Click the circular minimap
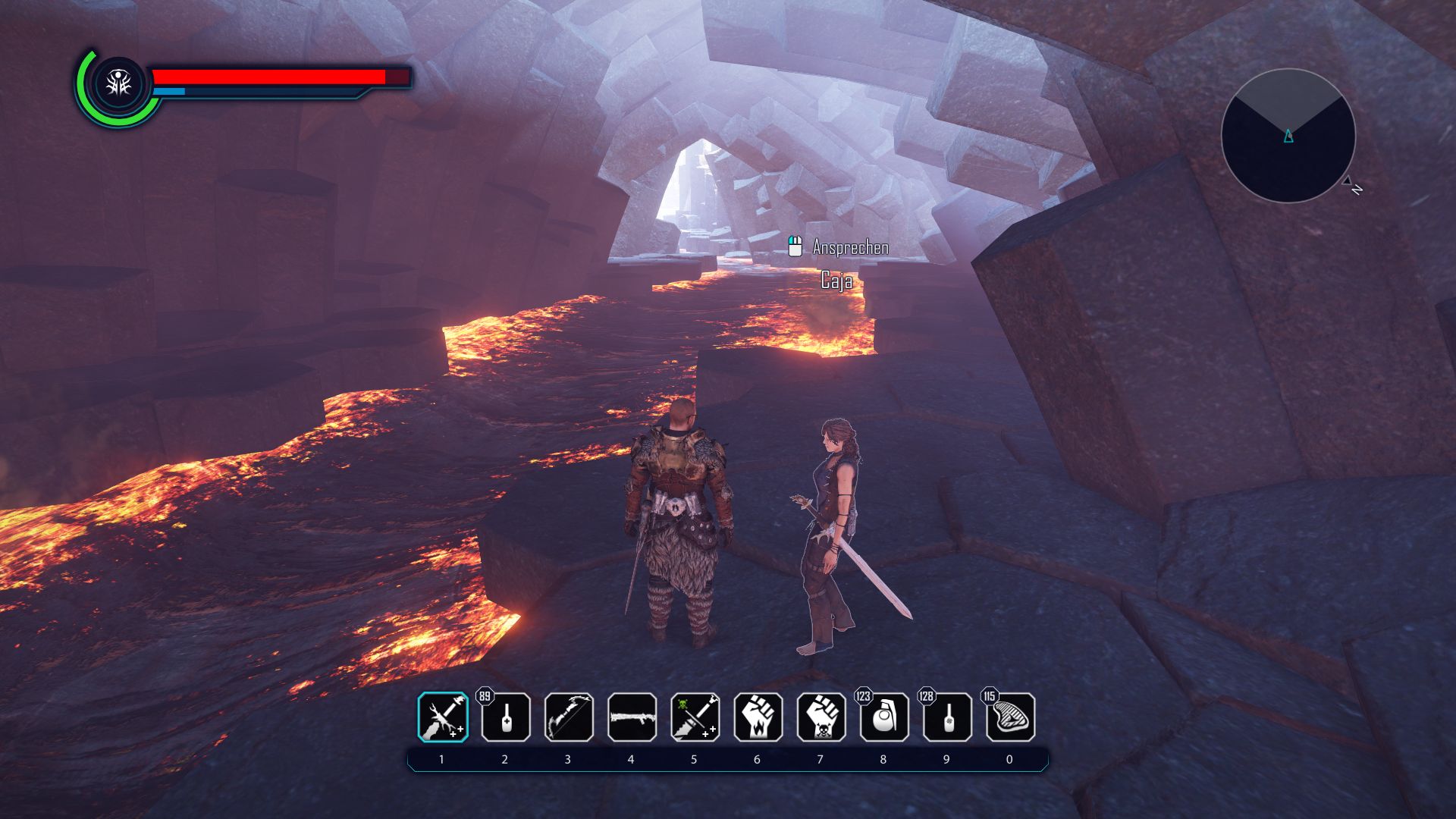 click(1288, 136)
